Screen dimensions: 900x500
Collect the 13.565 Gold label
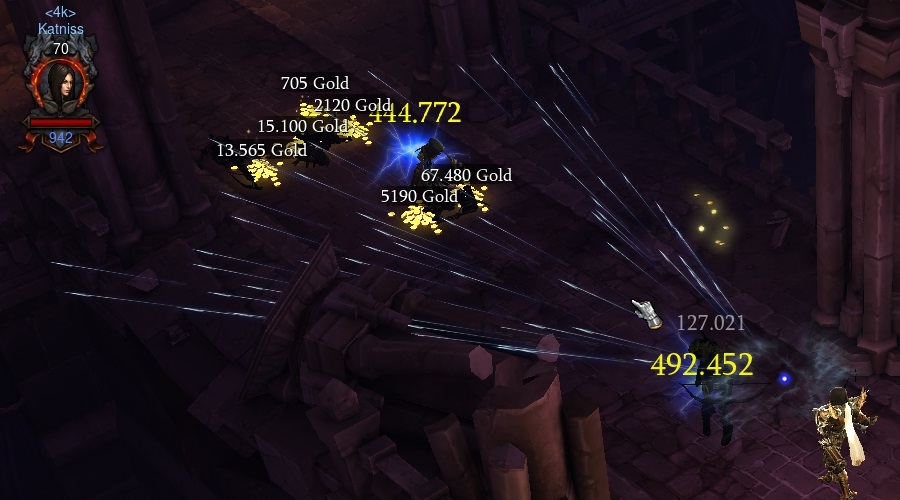(261, 150)
